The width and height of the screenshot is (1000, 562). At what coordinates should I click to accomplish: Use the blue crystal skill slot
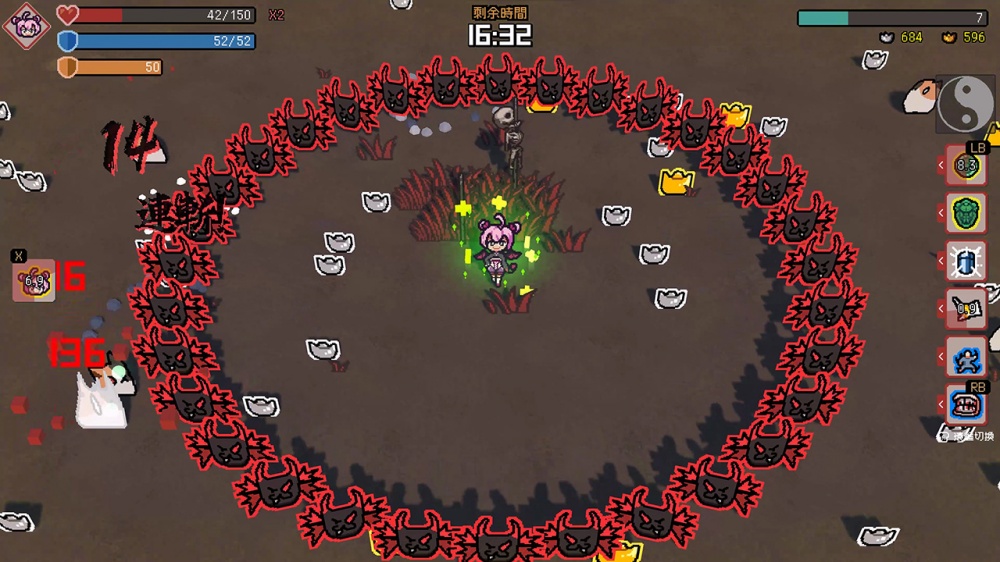pos(966,262)
